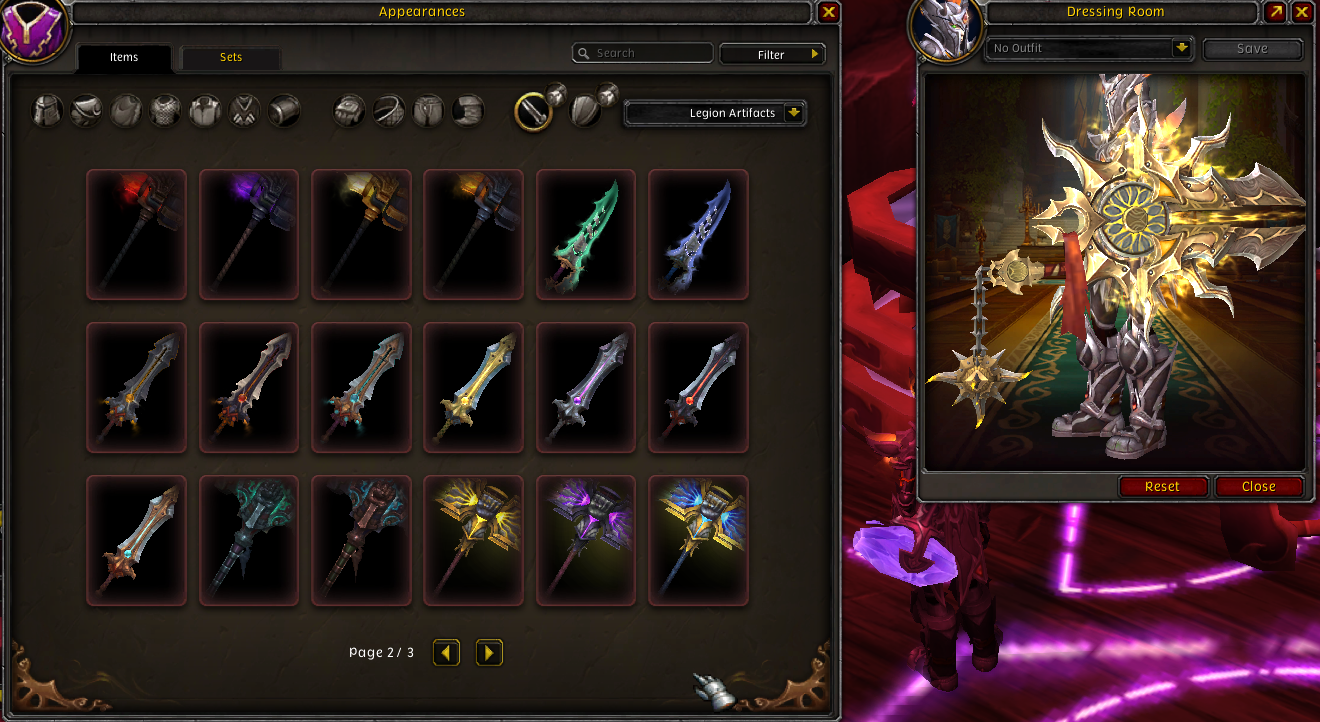Close the Appearances window
Image resolution: width=1320 pixels, height=722 pixels.
tap(828, 12)
